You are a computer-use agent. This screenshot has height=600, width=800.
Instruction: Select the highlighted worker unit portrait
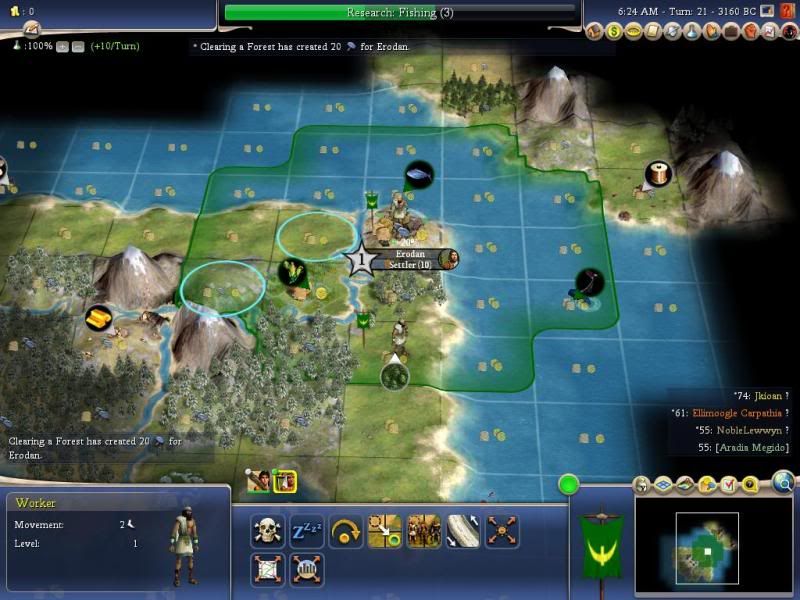284,481
